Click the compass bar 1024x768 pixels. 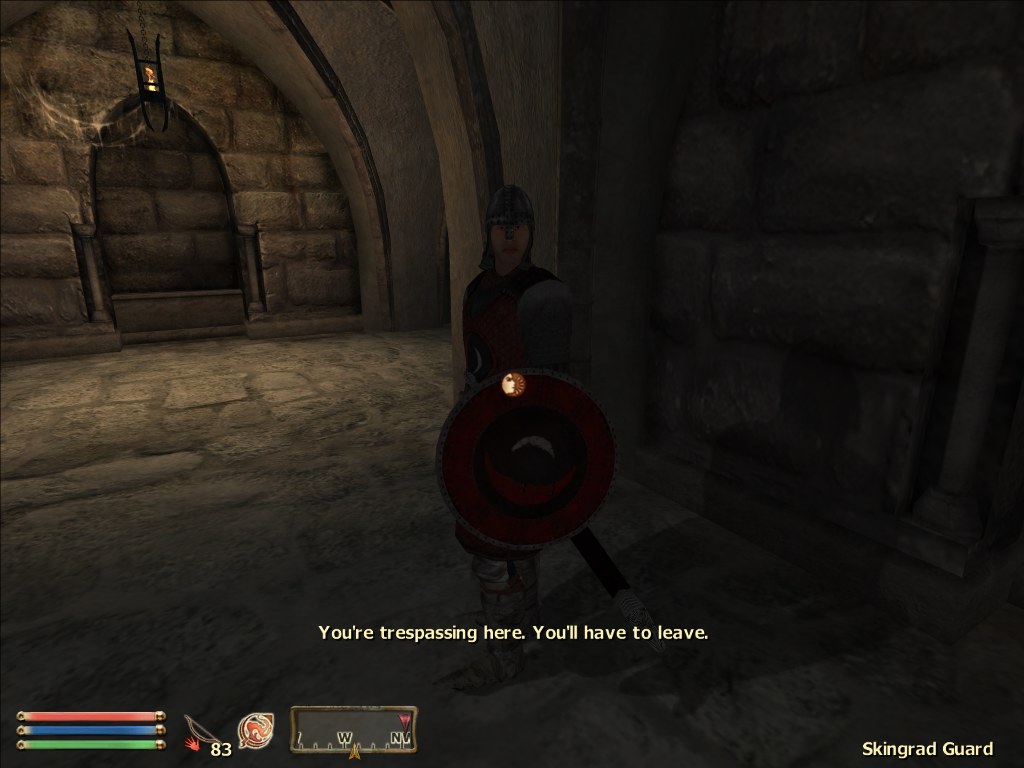[353, 731]
